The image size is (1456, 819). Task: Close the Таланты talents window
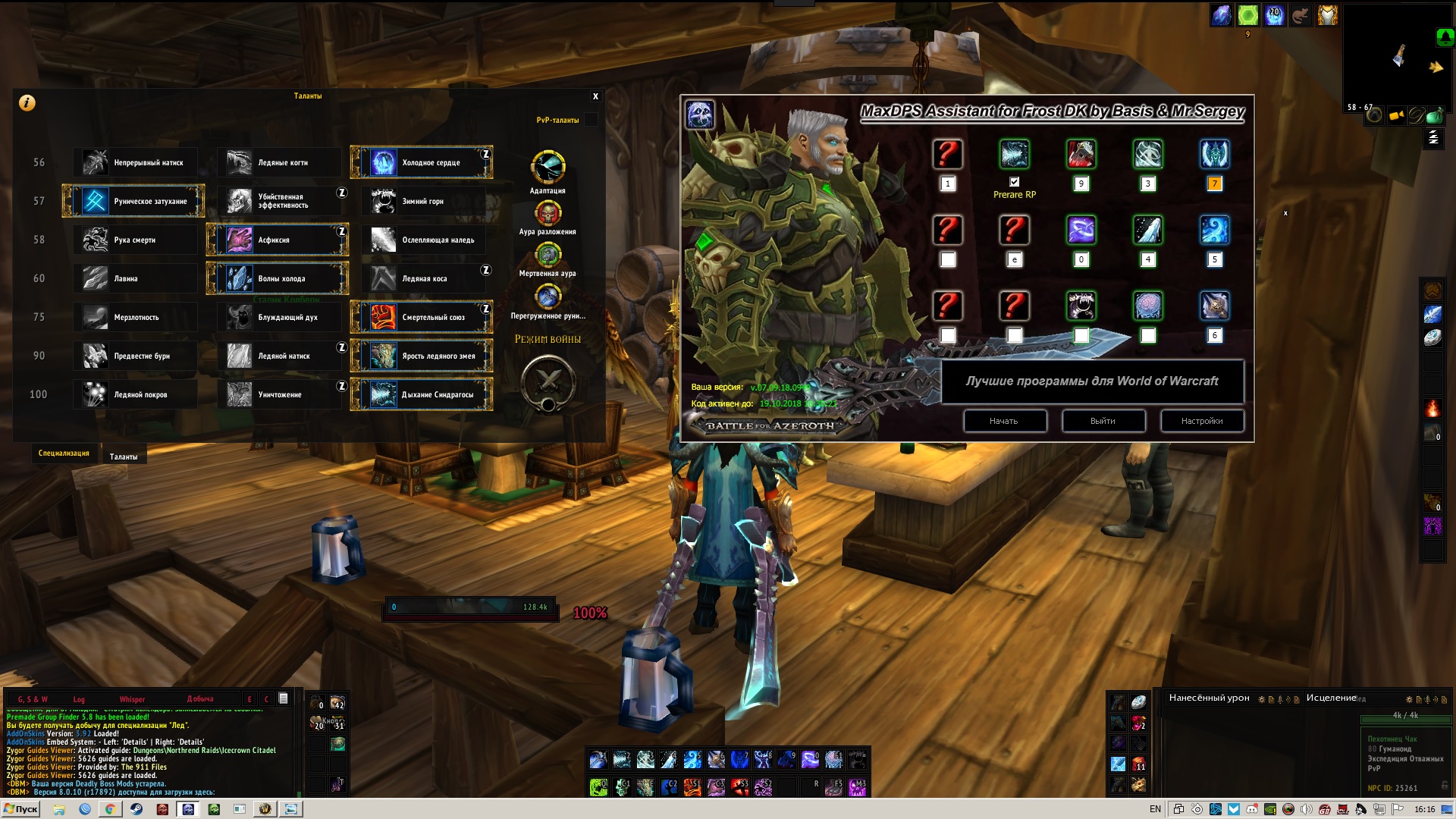point(595,96)
